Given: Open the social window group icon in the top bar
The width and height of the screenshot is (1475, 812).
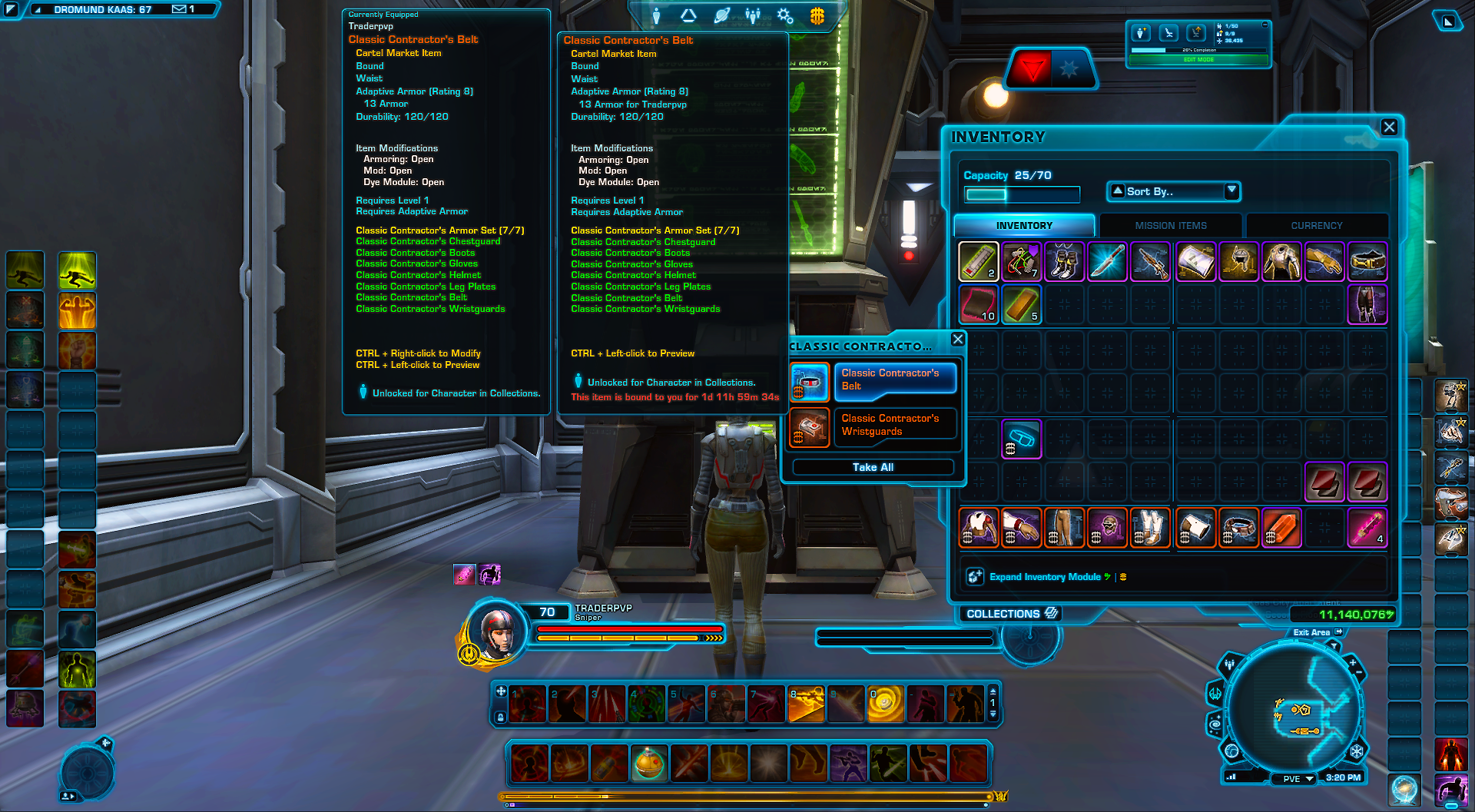Looking at the screenshot, I should pos(751,17).
